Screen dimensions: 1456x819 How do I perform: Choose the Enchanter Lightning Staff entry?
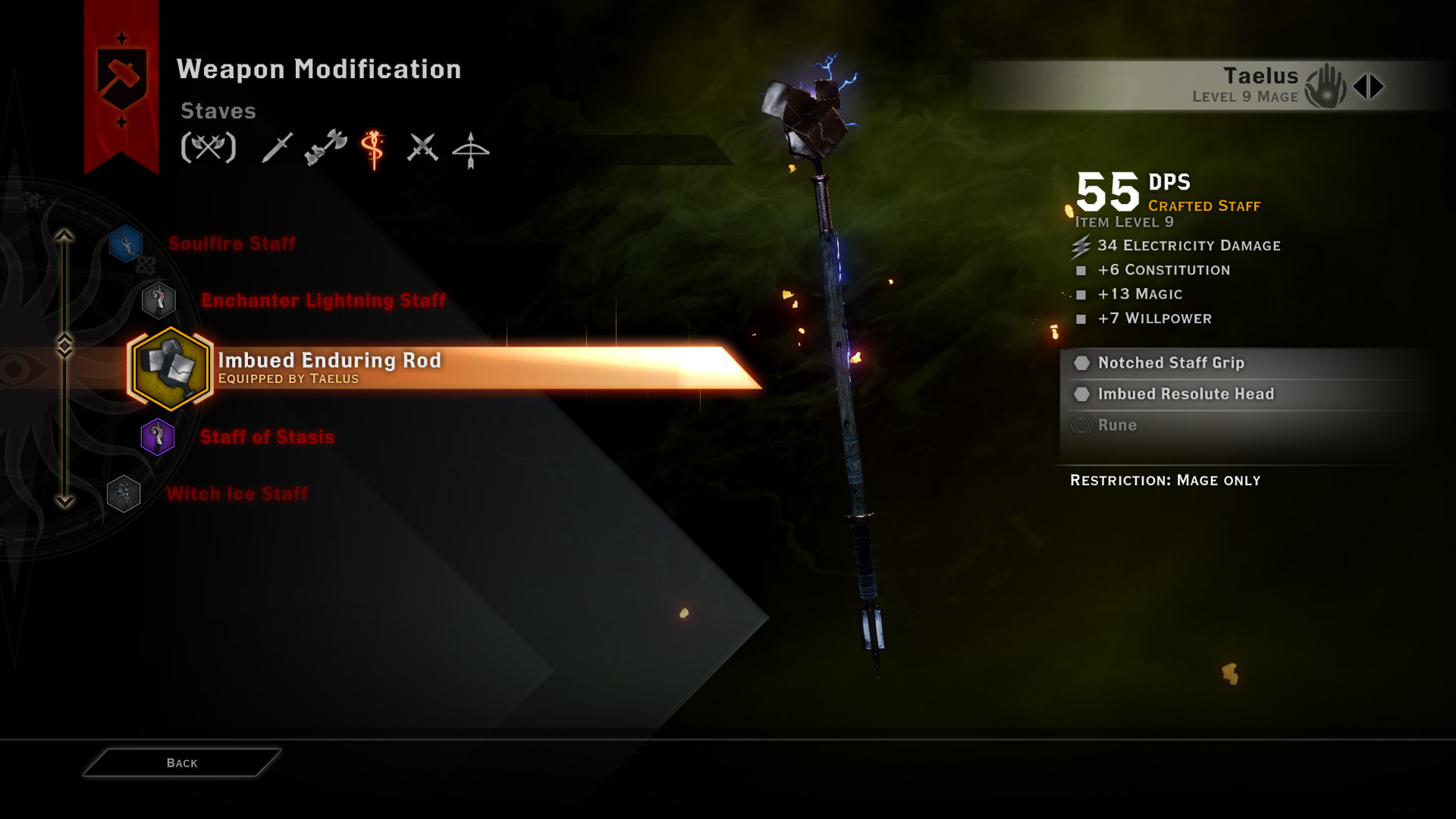click(x=323, y=300)
